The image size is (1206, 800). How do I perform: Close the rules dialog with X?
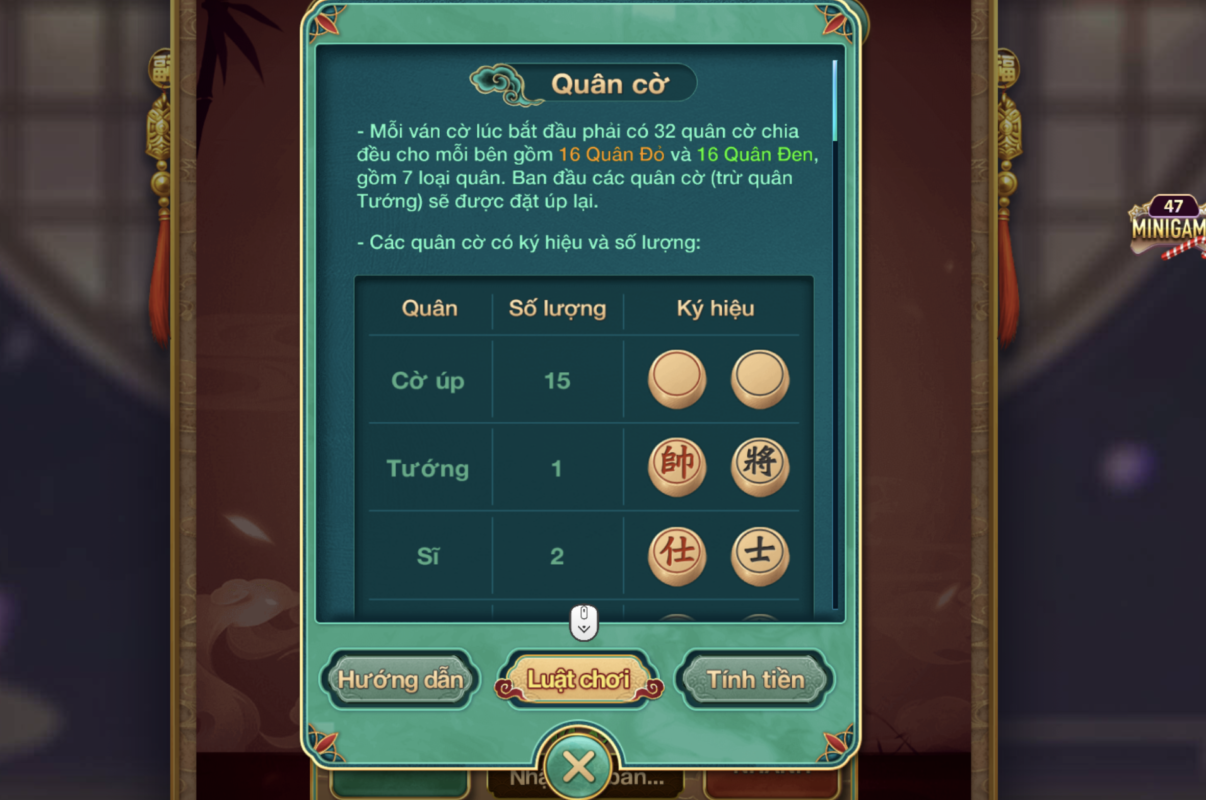click(579, 767)
